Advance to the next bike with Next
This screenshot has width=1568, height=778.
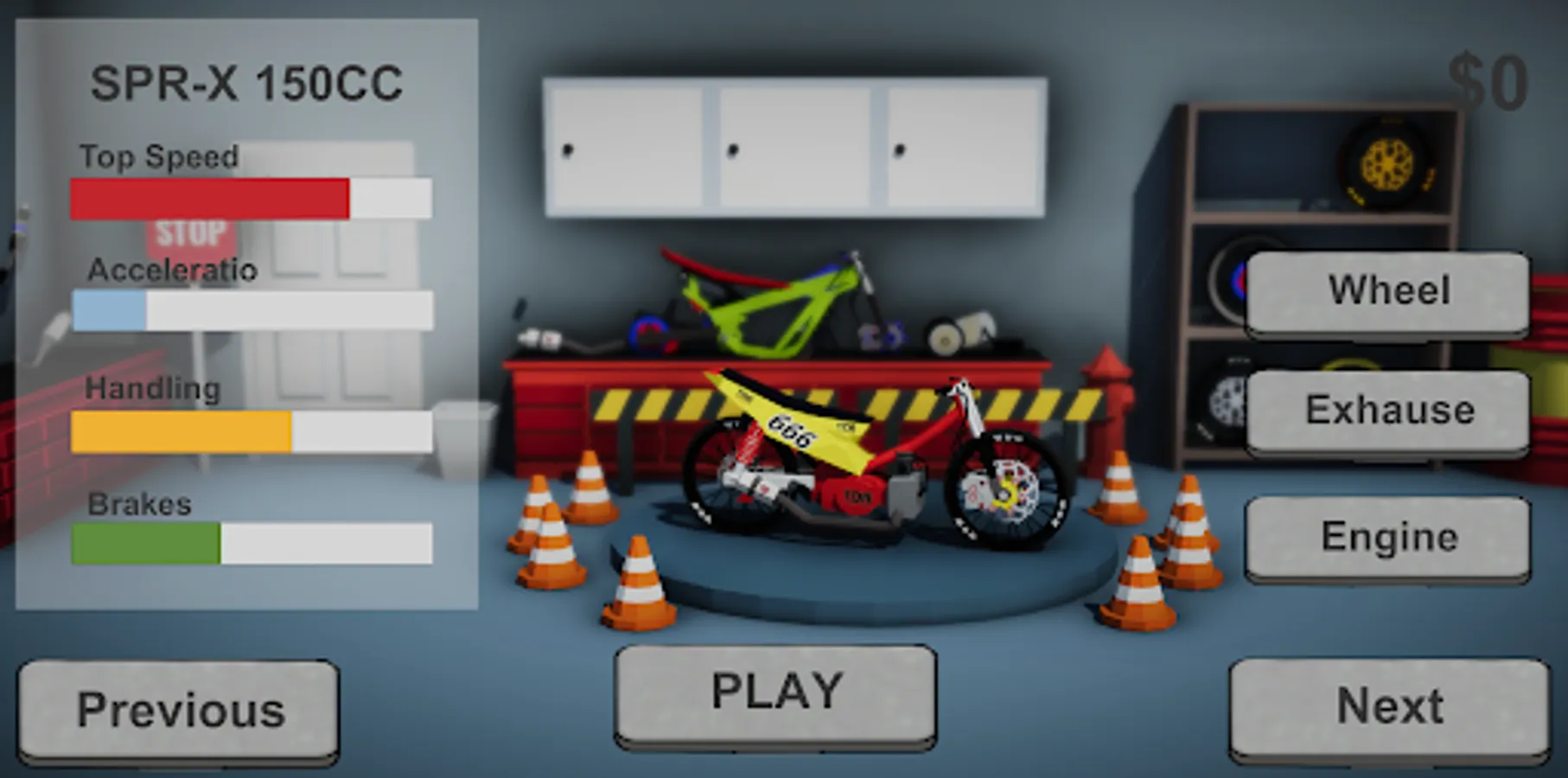click(x=1387, y=707)
